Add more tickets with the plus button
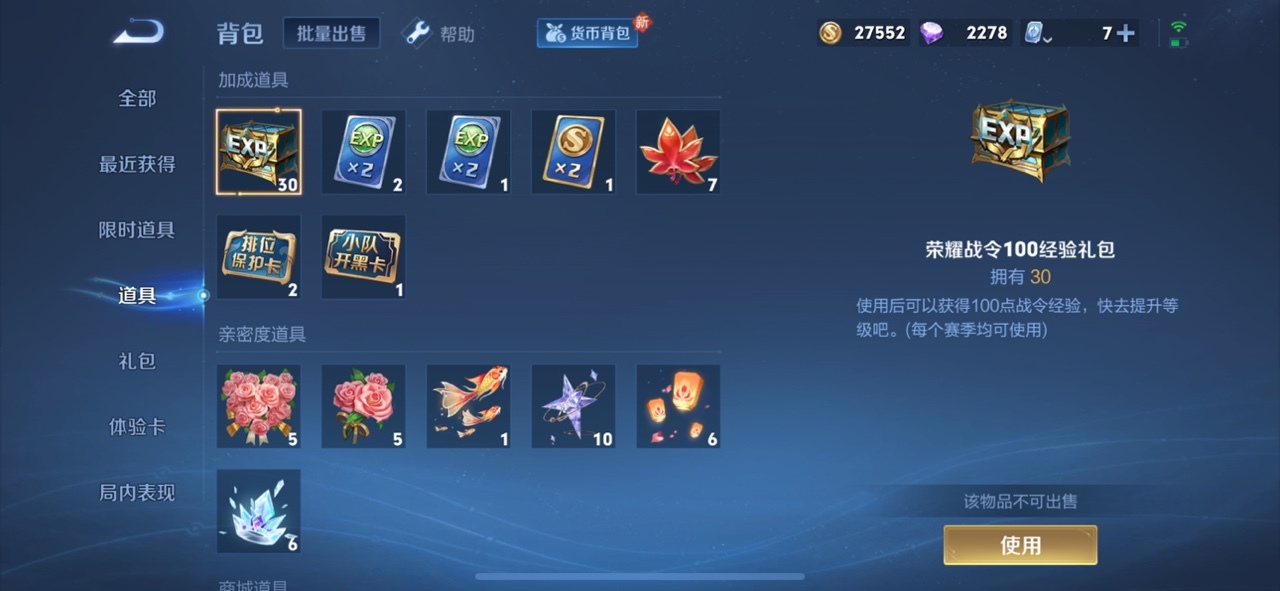 [x=1125, y=33]
